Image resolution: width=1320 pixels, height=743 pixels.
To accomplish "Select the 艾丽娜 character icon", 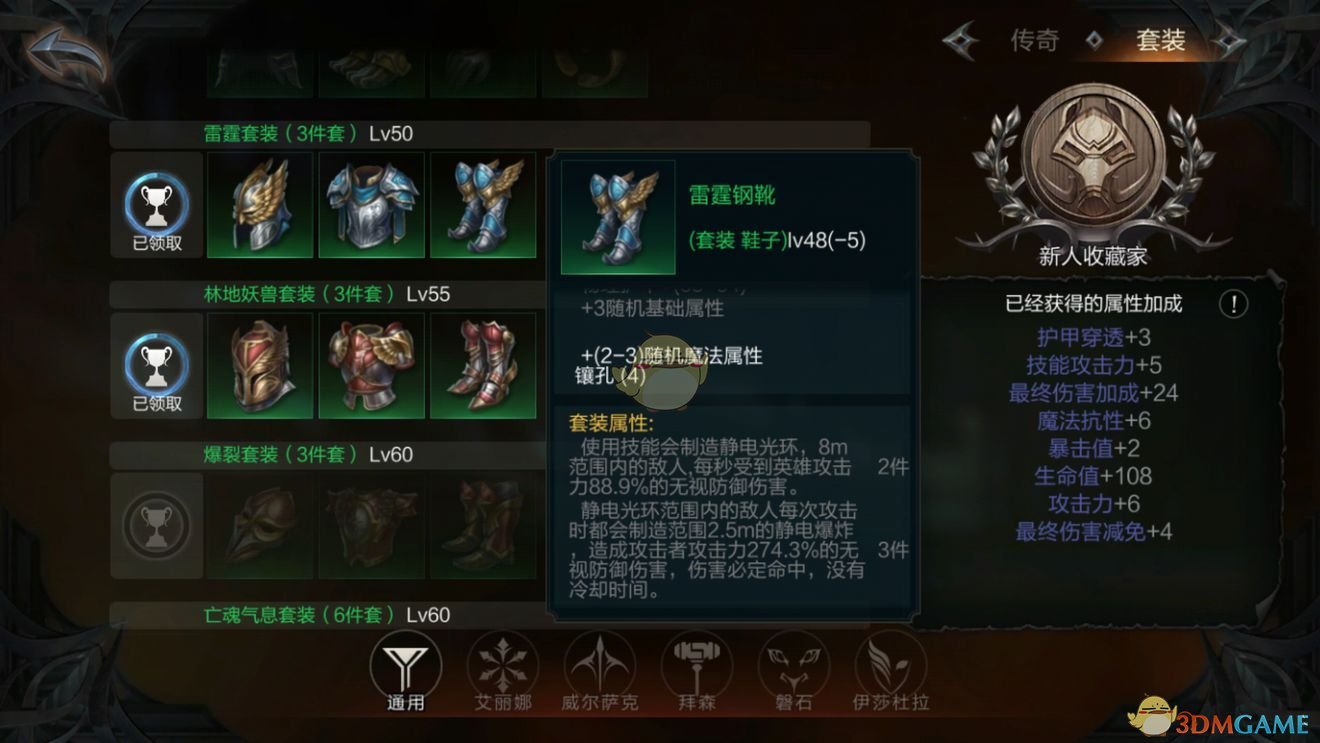I will coord(503,665).
